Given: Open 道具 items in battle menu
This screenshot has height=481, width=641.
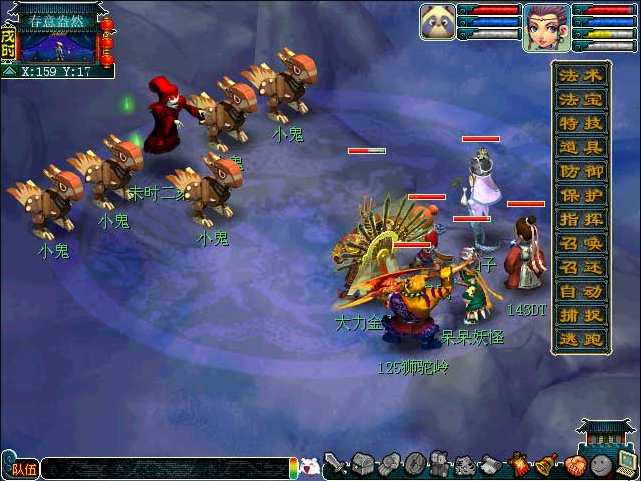Looking at the screenshot, I should [581, 148].
